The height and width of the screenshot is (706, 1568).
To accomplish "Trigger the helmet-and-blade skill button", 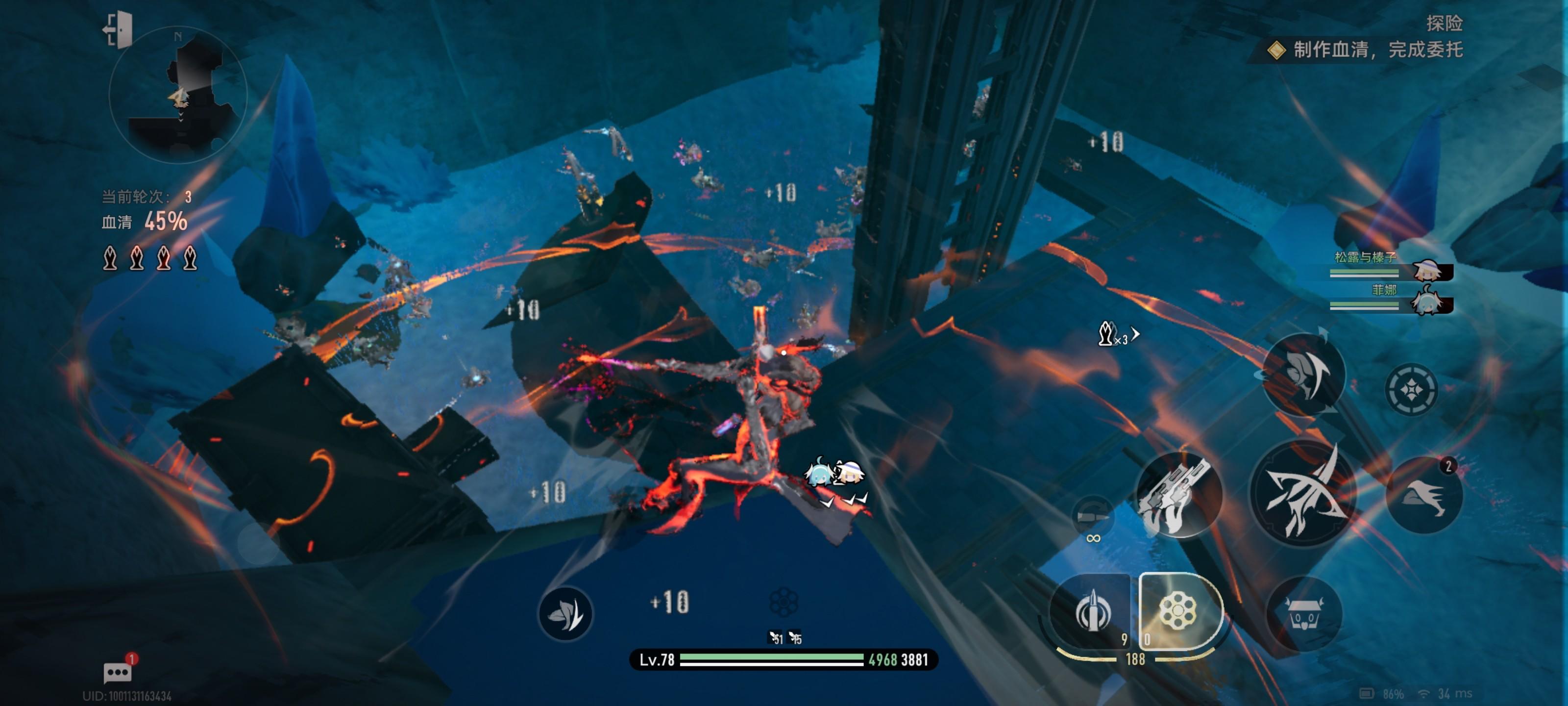I will coord(1304,373).
